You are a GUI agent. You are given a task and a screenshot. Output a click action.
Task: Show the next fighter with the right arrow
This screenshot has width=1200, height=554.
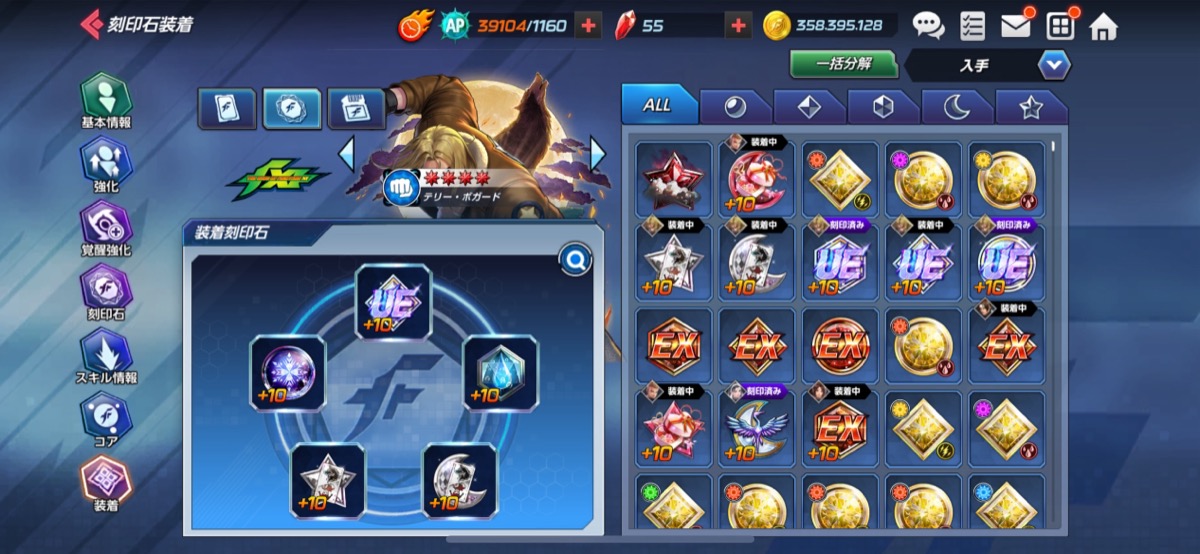[x=598, y=153]
